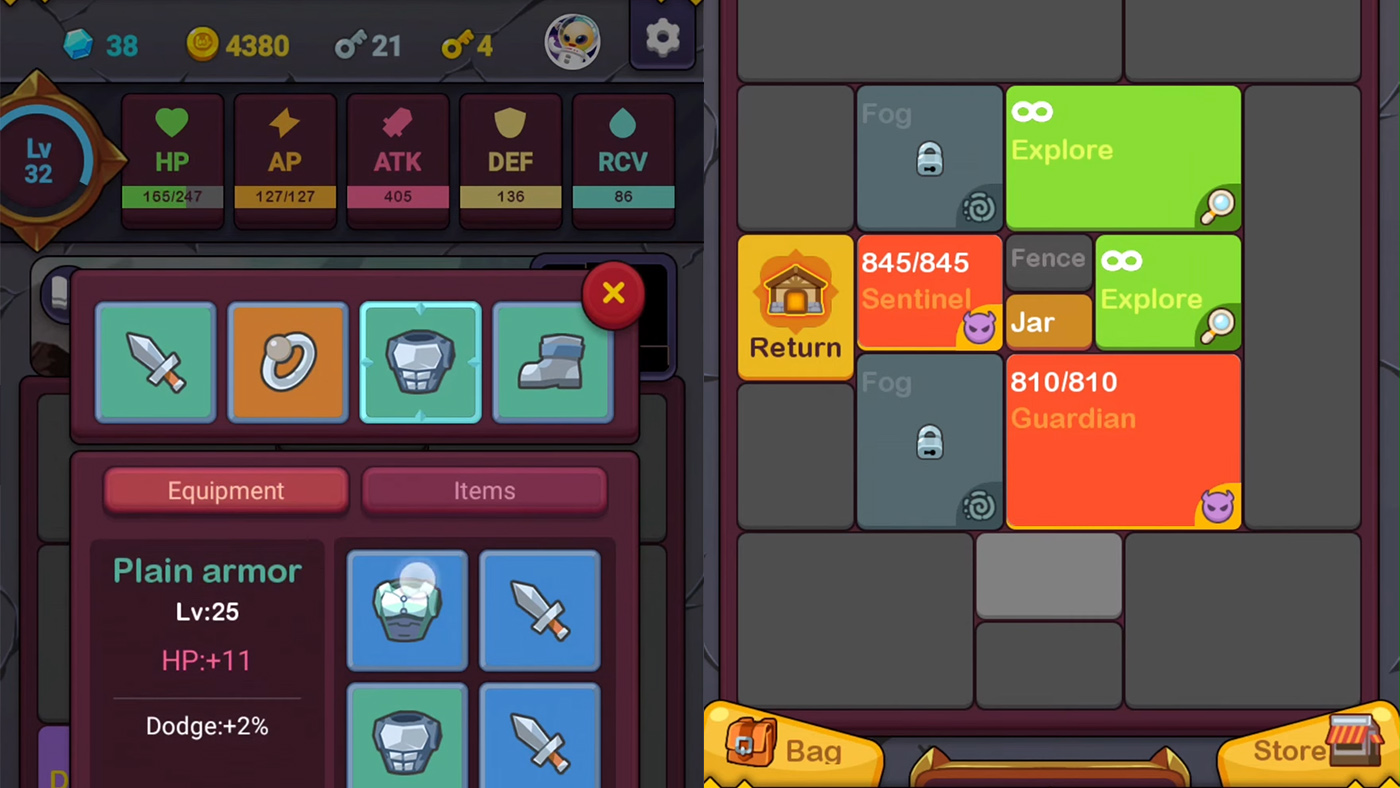Screen dimensions: 1400x788
Task: Open the settings gear
Action: (662, 37)
